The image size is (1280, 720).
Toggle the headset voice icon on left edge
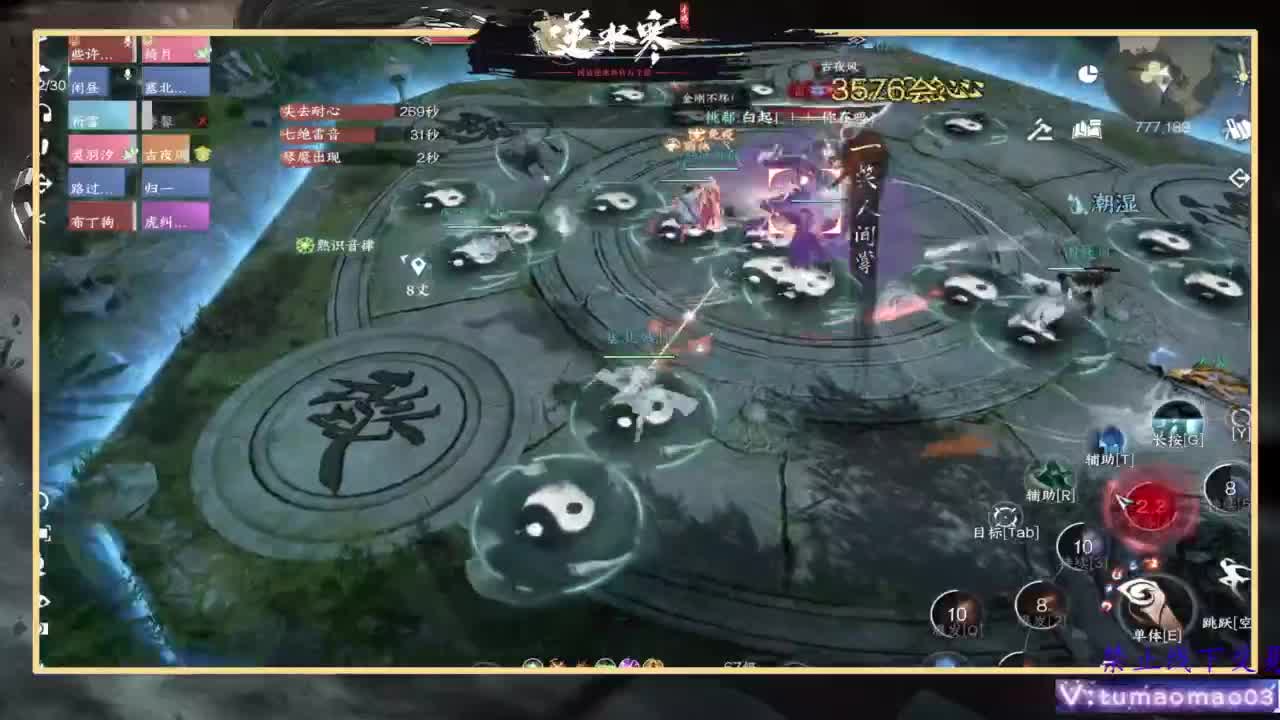point(46,115)
